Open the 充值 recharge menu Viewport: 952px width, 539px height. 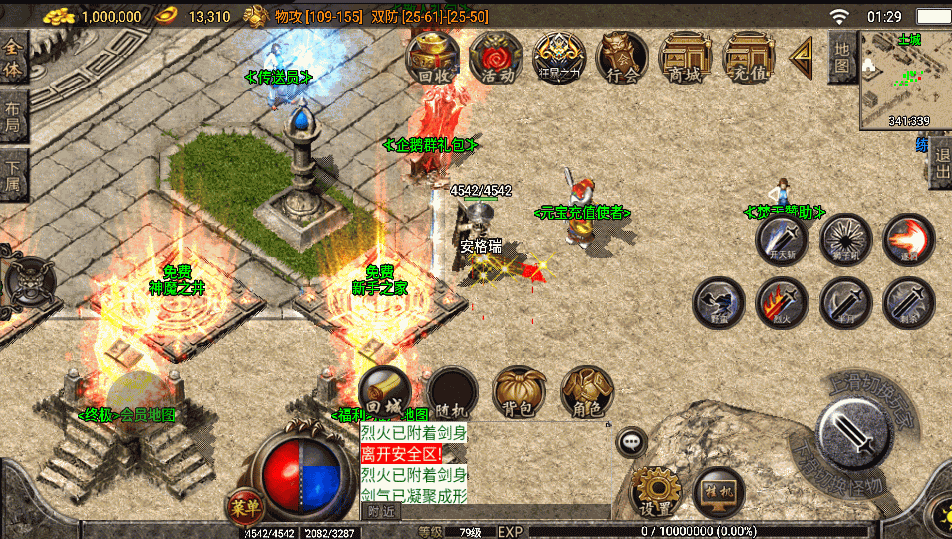coord(750,56)
